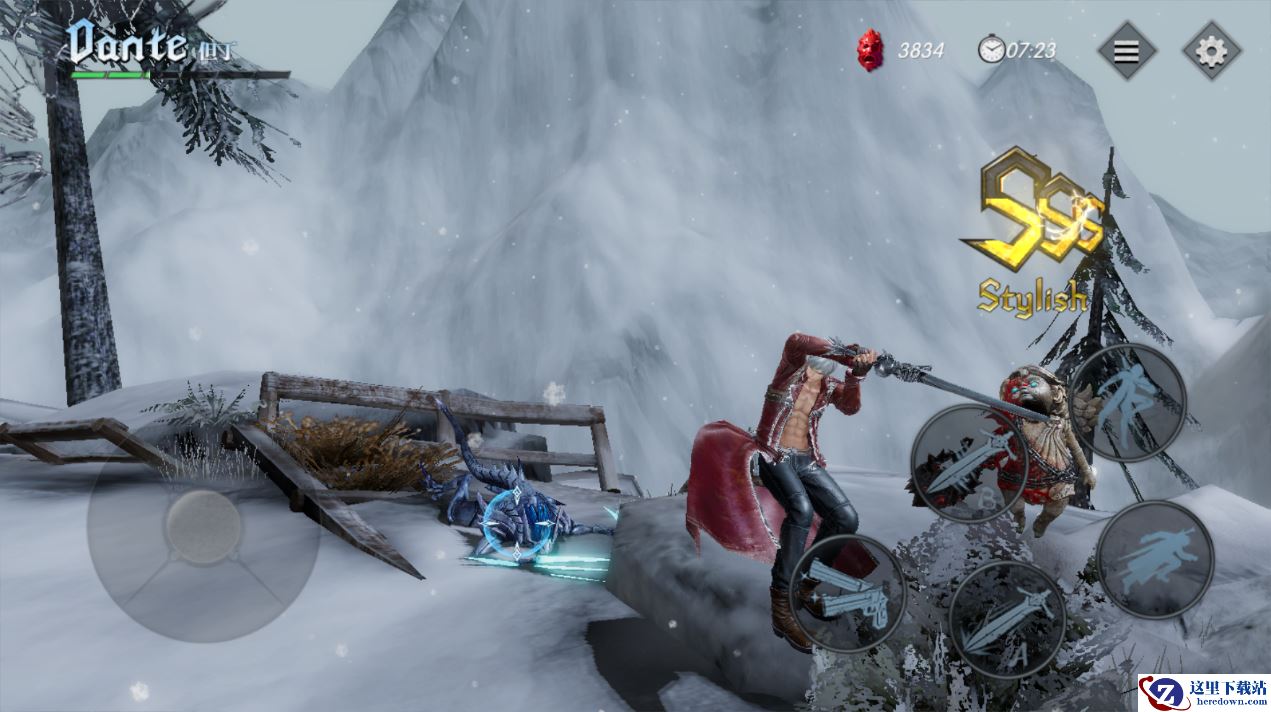Activate the dash dodge button
Image resolution: width=1271 pixels, height=712 pixels.
tap(1154, 559)
